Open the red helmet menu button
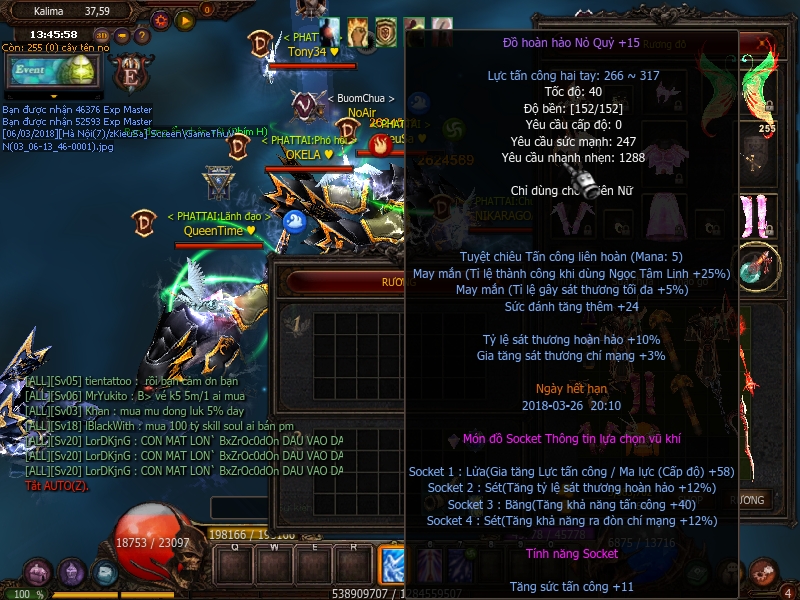Screen dimensions: 800x600 point(38,572)
